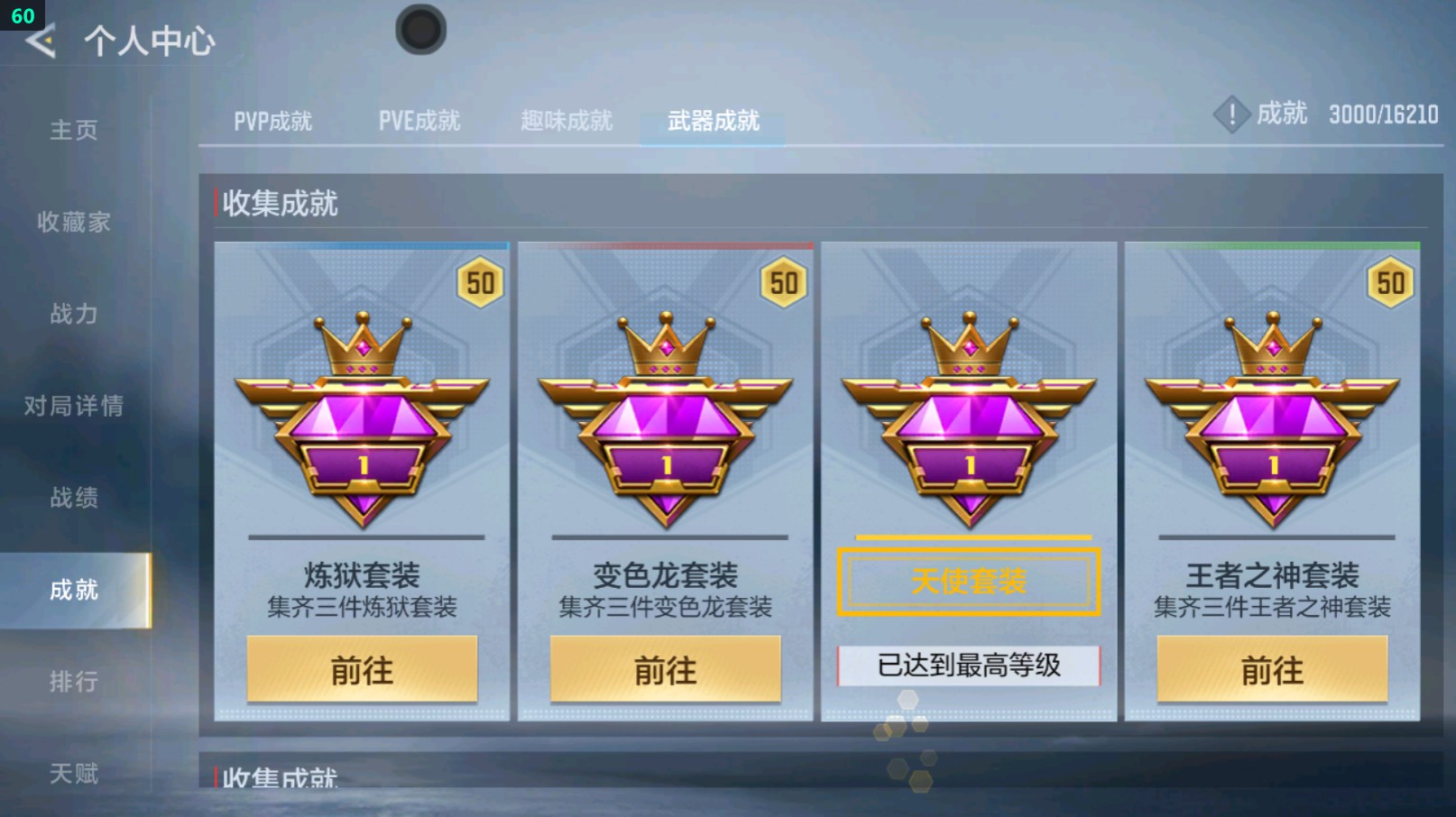Open 主页 in the sidebar
1456x817 pixels.
pos(72,131)
